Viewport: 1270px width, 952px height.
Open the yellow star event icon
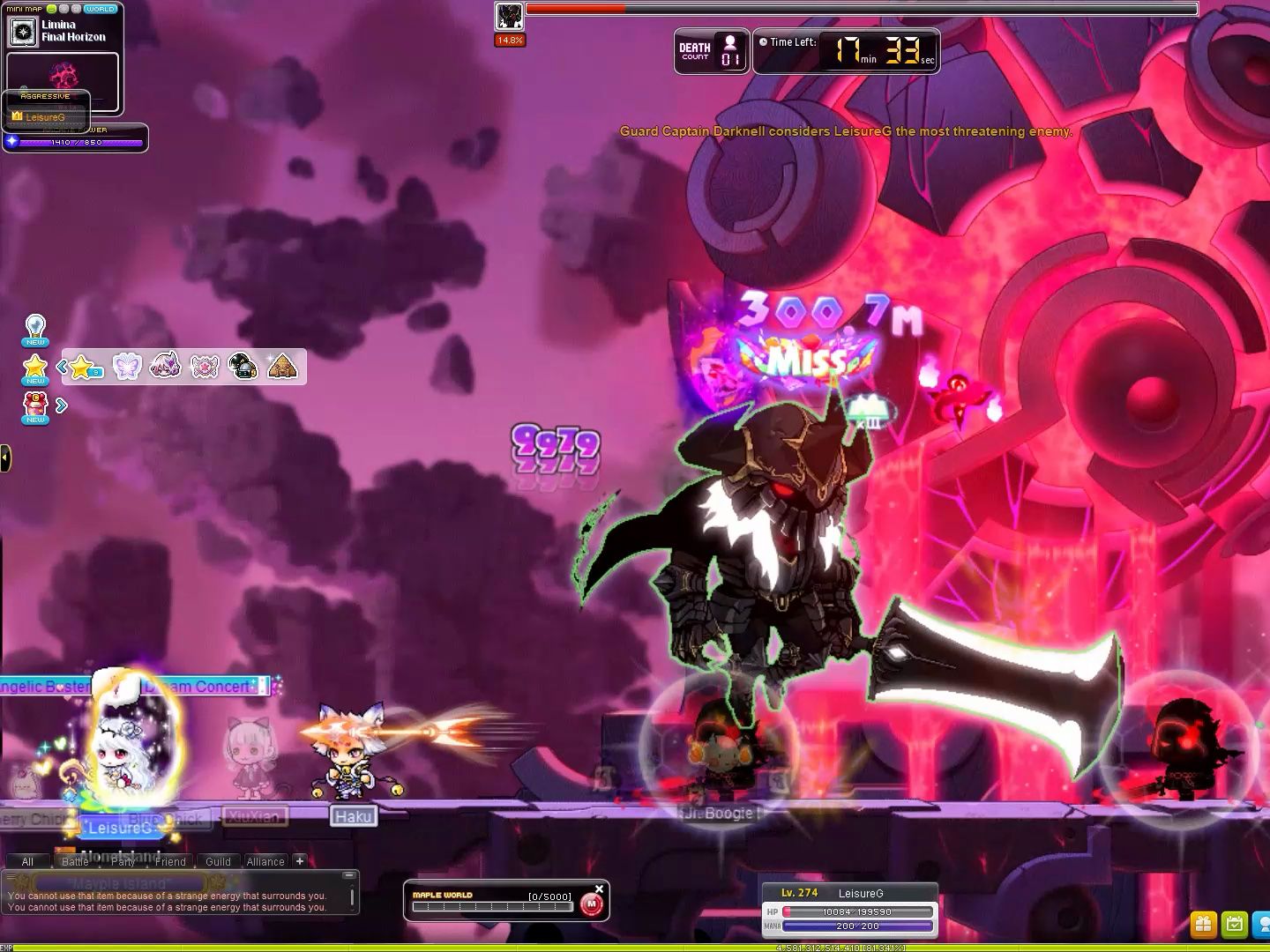(x=35, y=368)
